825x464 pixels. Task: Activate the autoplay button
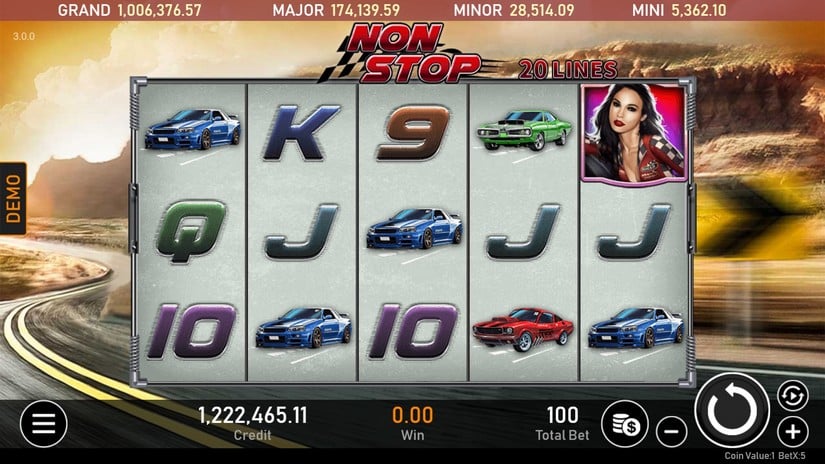(791, 394)
